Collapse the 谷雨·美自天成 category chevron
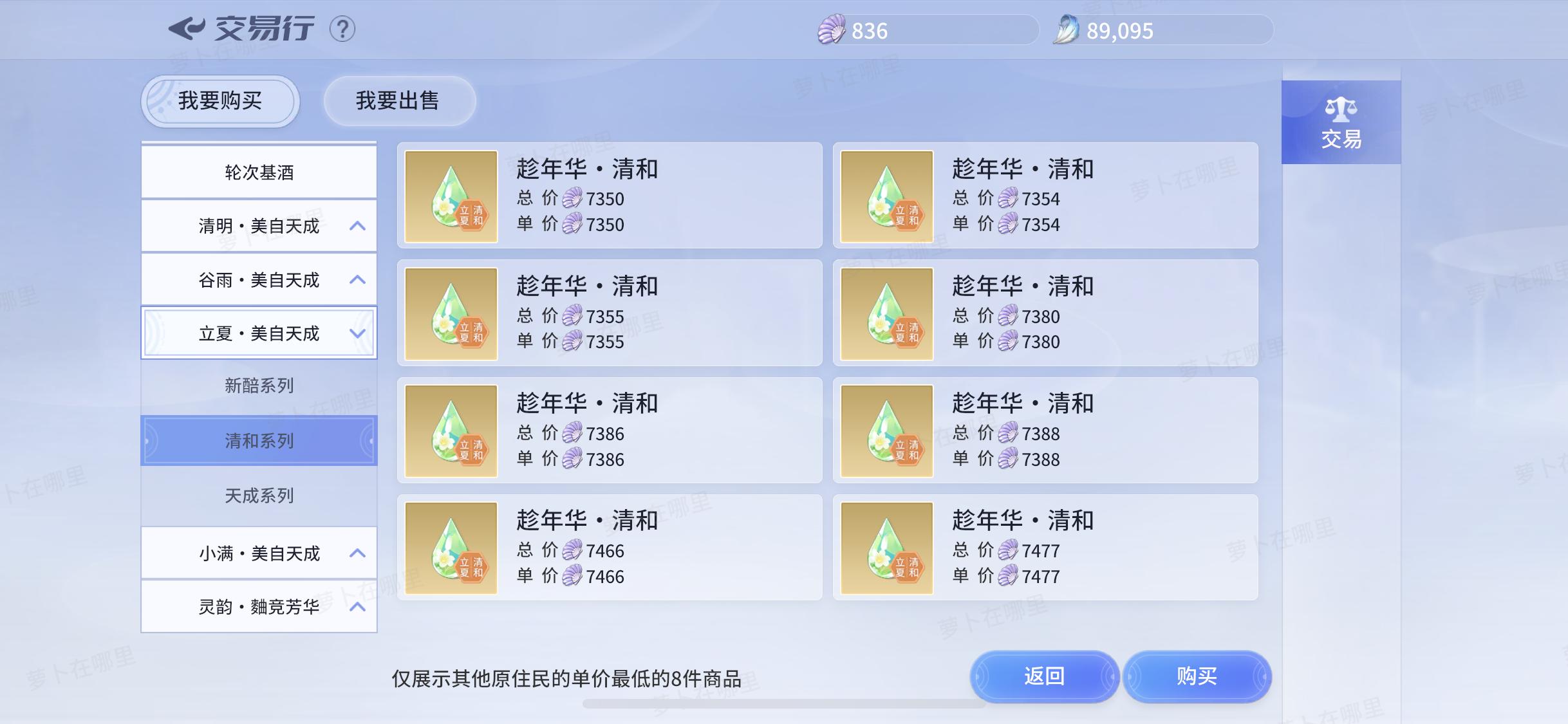Screen dimensions: 1568x724 (x=358, y=279)
